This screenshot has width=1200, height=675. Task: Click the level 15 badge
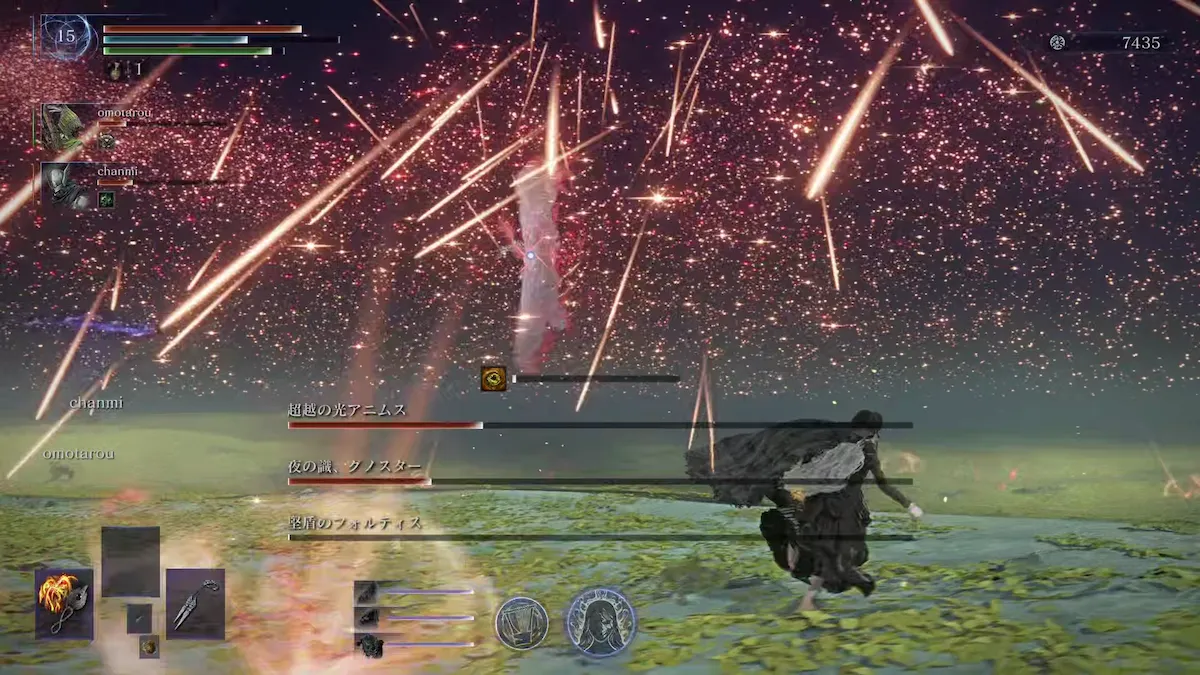coord(66,36)
